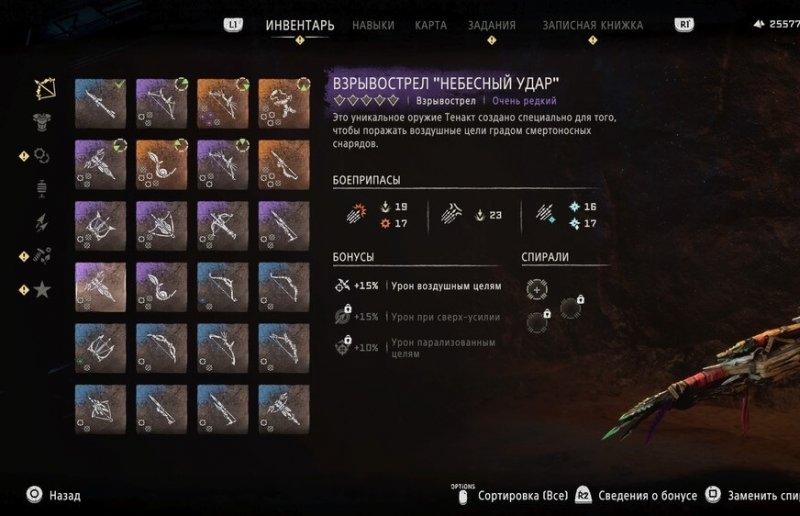Switch to the Карта tab
Viewport: 800px width, 516px height.
[431, 25]
